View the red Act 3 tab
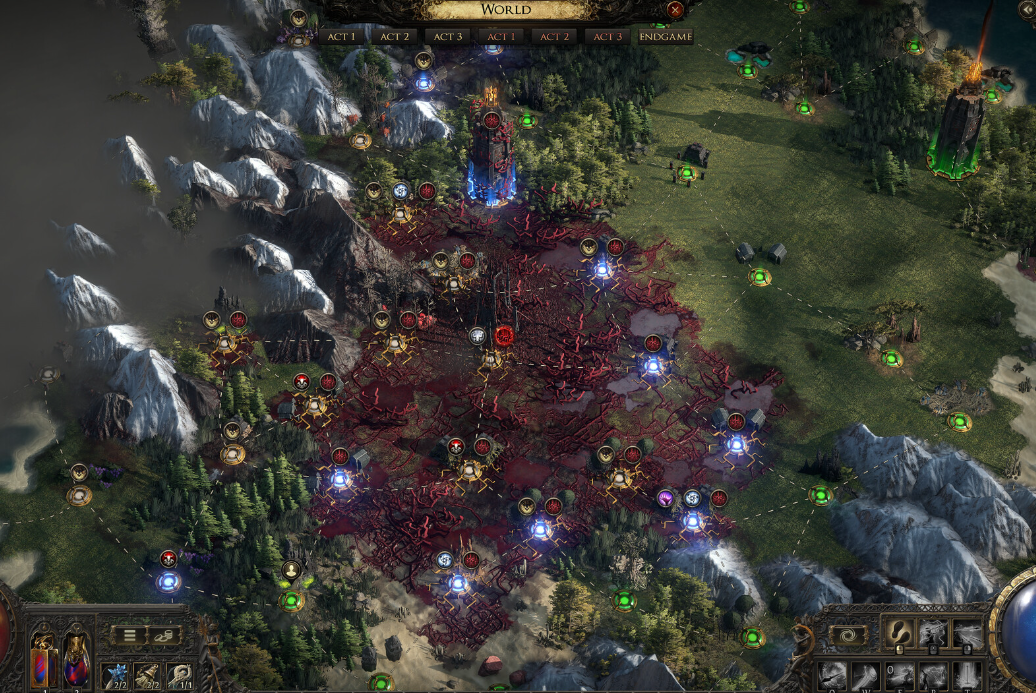Viewport: 1036px width, 693px height. pos(606,36)
